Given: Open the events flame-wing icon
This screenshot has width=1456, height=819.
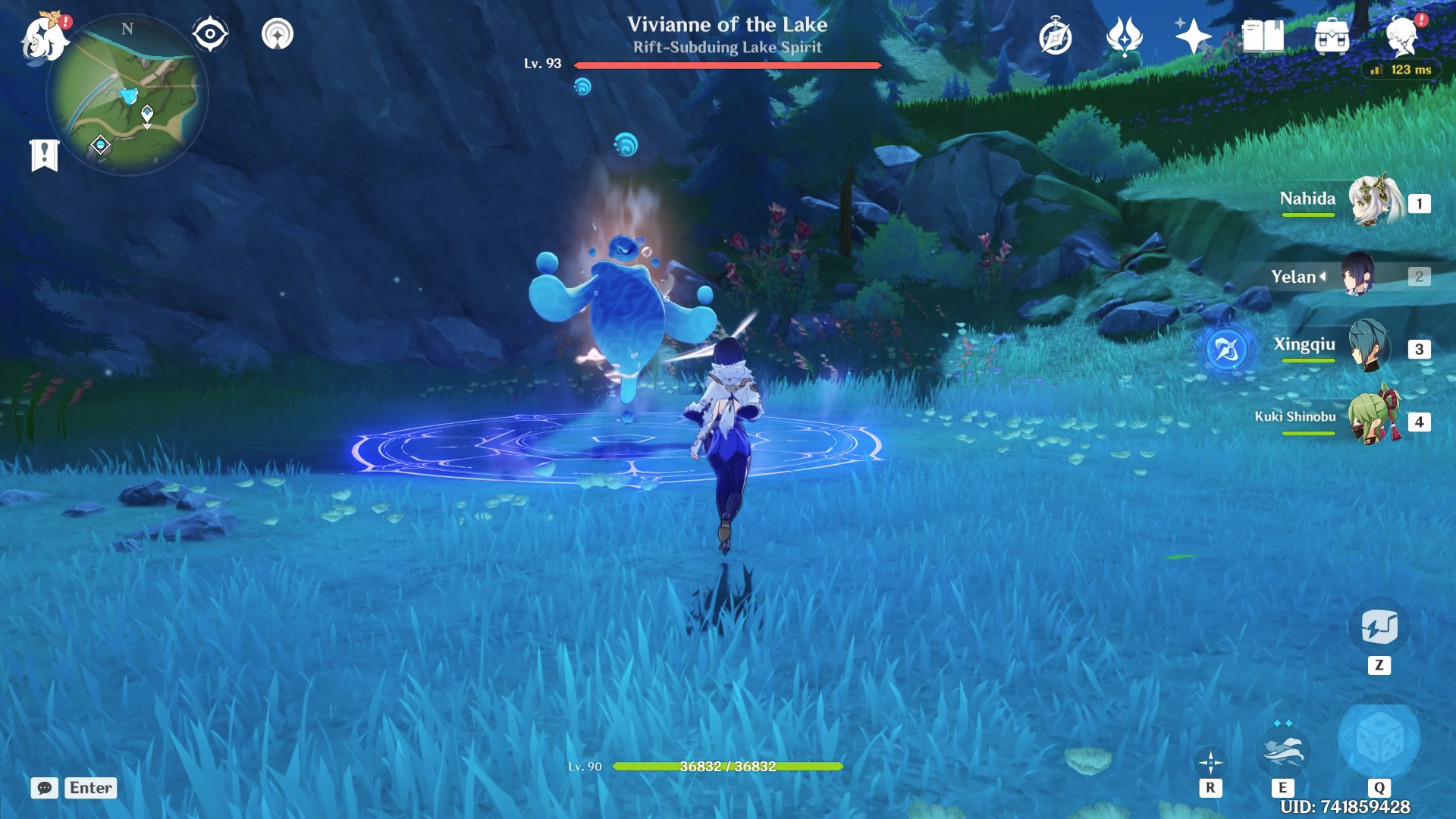Looking at the screenshot, I should [x=1124, y=36].
